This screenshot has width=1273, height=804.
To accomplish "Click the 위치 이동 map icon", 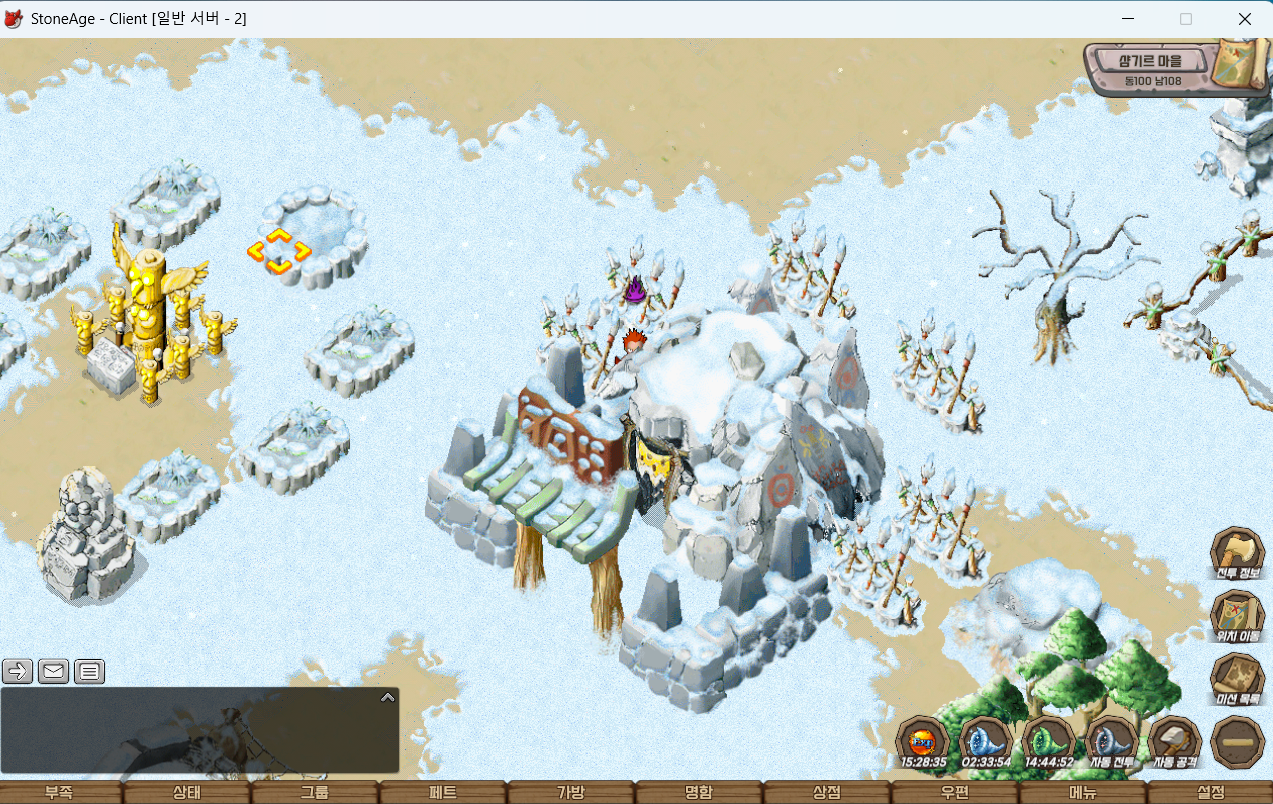I will (1237, 614).
